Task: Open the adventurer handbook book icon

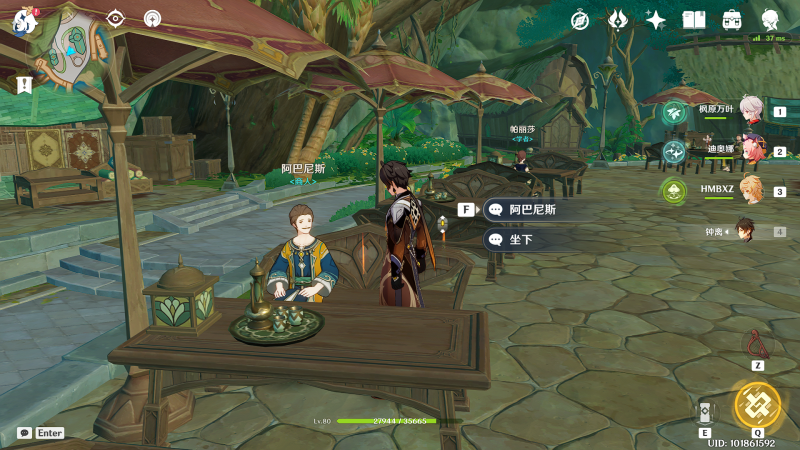Action: (x=694, y=20)
